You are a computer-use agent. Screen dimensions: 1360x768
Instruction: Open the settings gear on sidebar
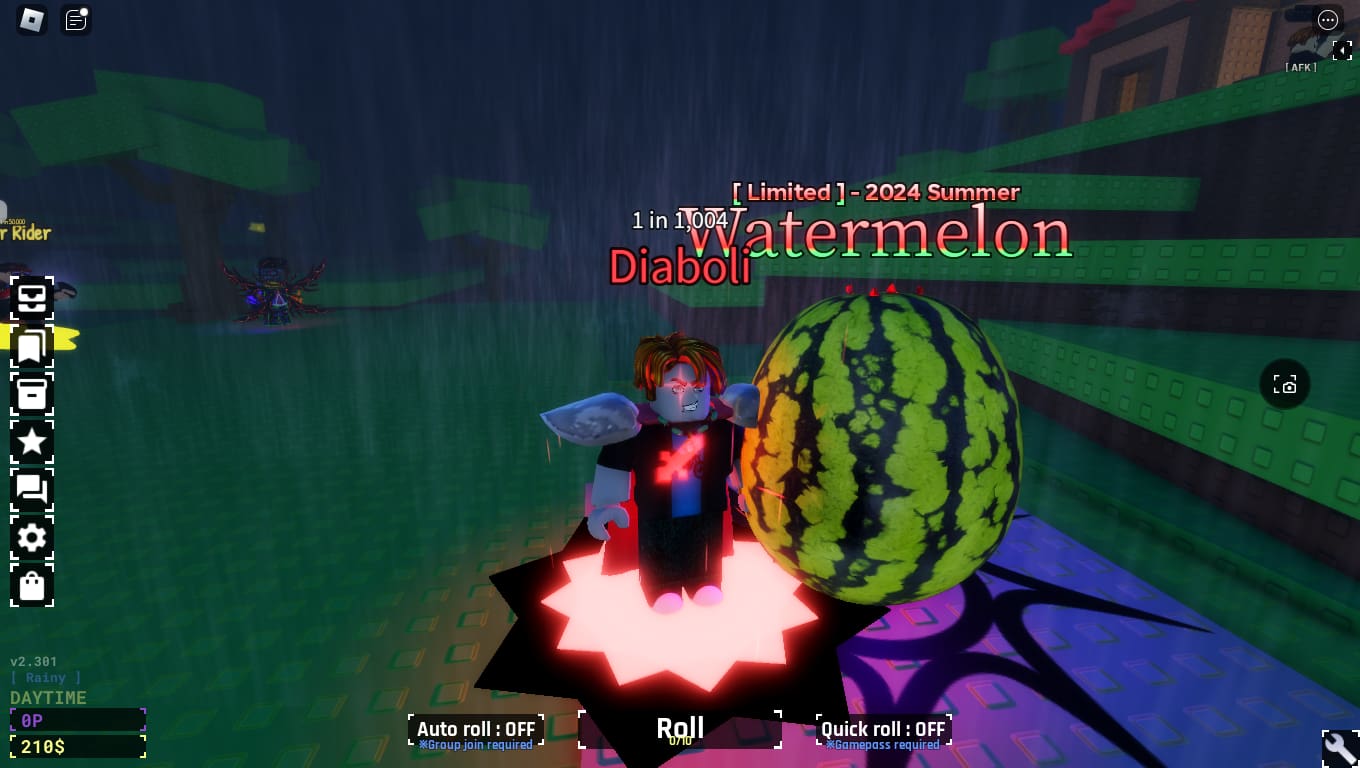click(31, 537)
